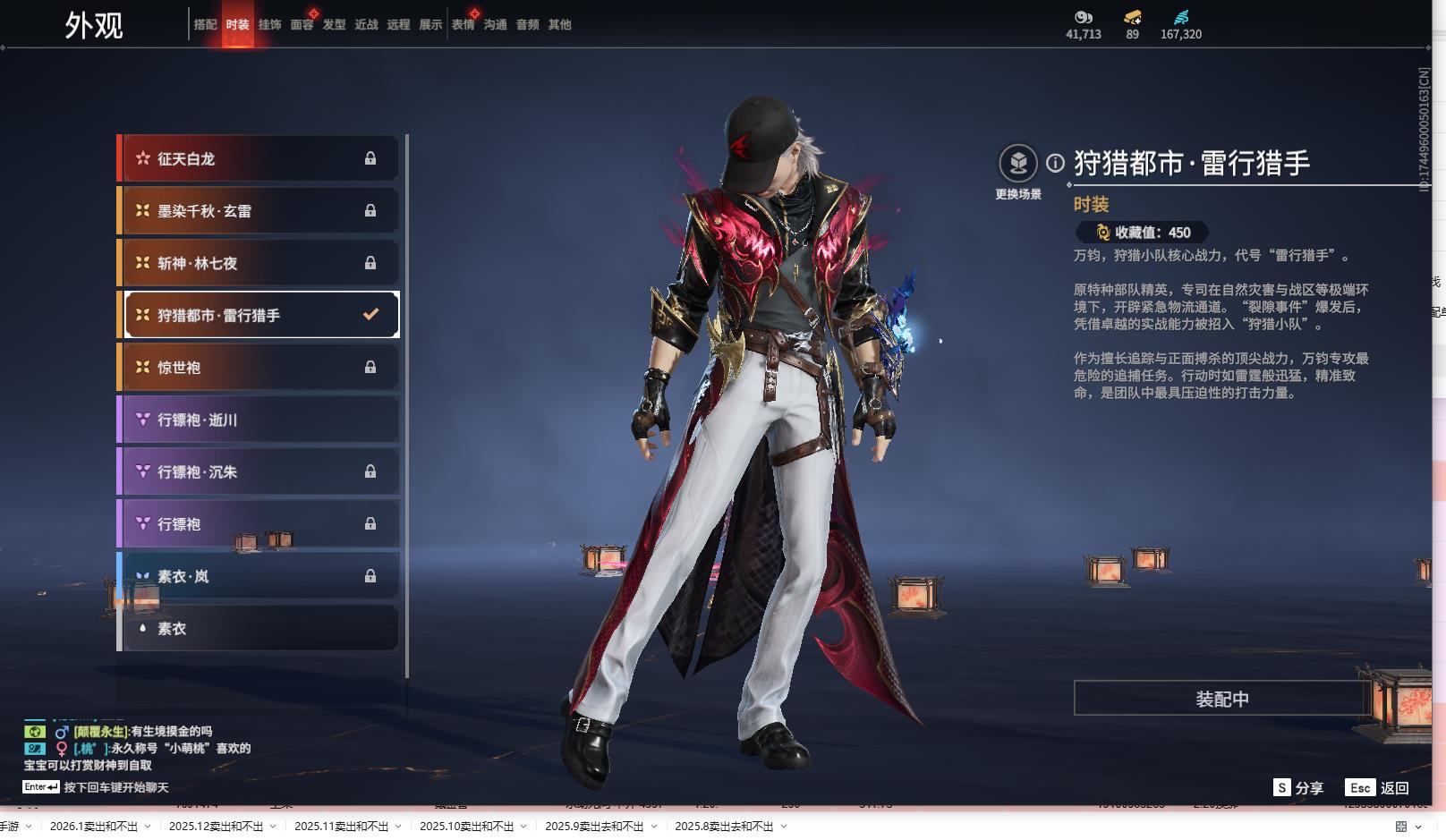Viewport: 1446px width, 840px height.
Task: Click the 装配中 equip button
Action: click(x=1221, y=699)
